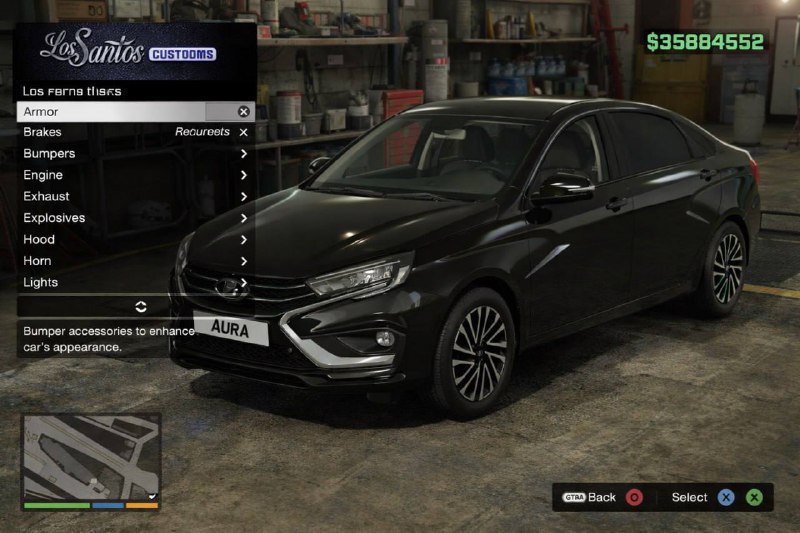Open the Brakes upgrade category
The image size is (800, 533).
(x=135, y=132)
